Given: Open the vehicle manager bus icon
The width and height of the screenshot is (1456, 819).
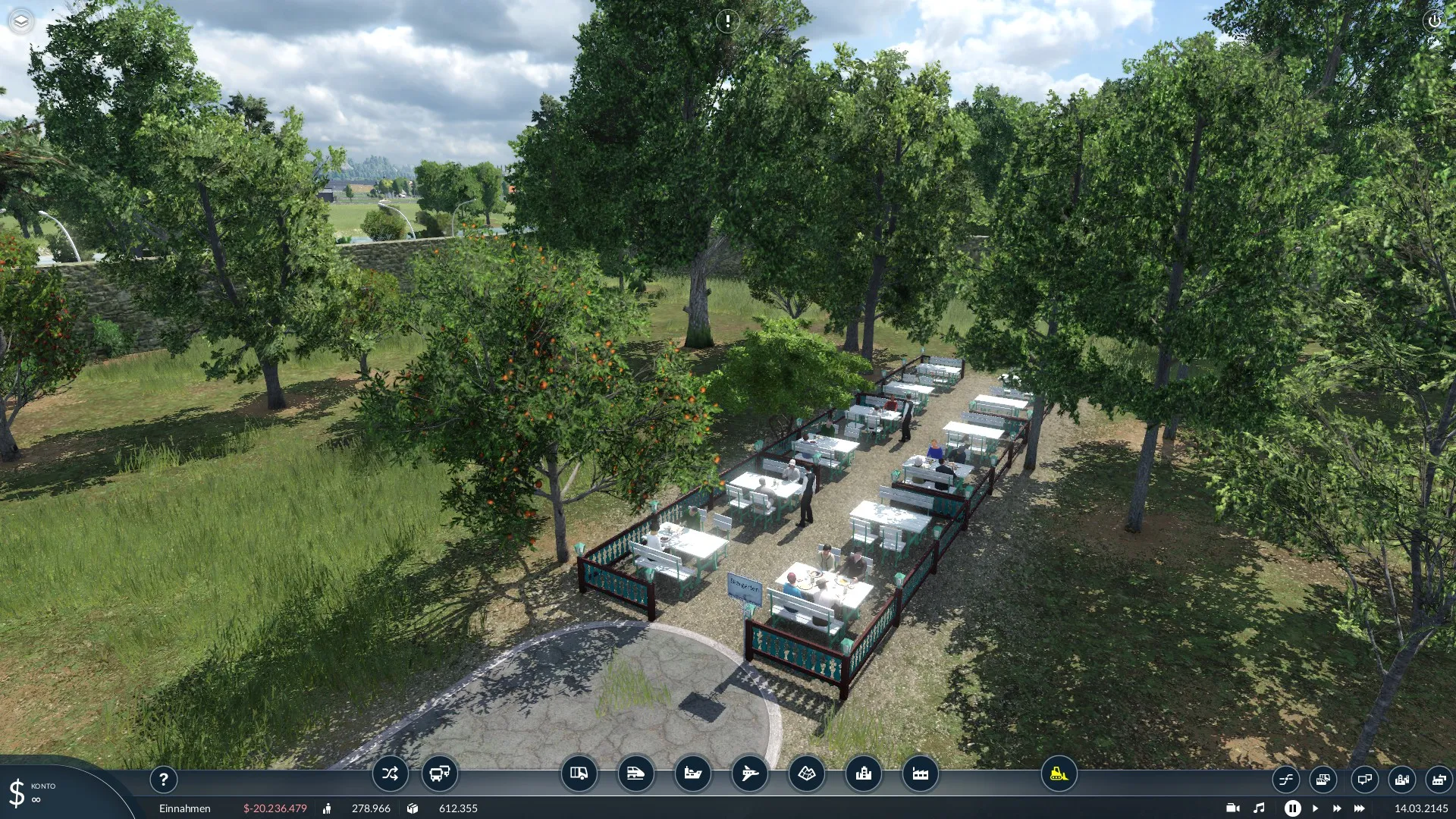Looking at the screenshot, I should coord(440,774).
